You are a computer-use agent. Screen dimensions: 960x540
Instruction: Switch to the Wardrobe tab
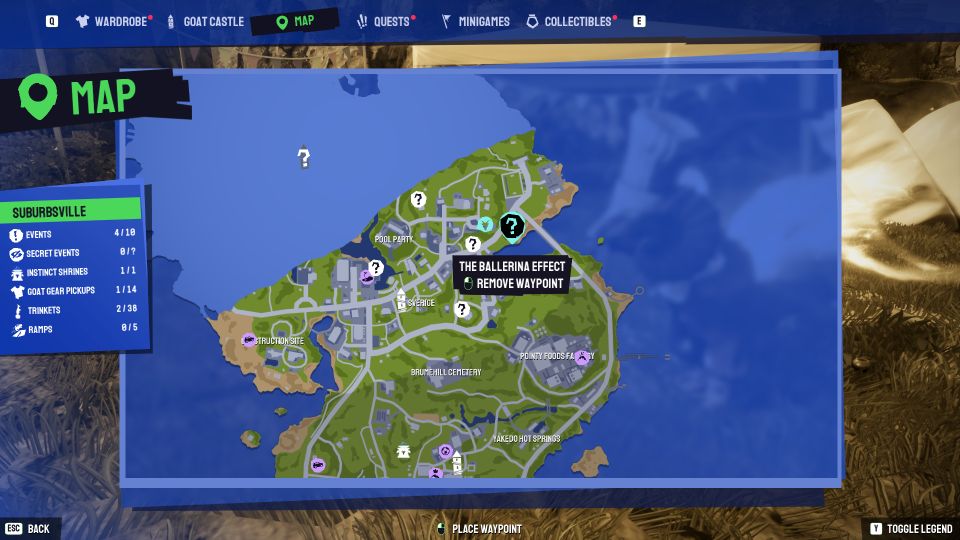(113, 21)
